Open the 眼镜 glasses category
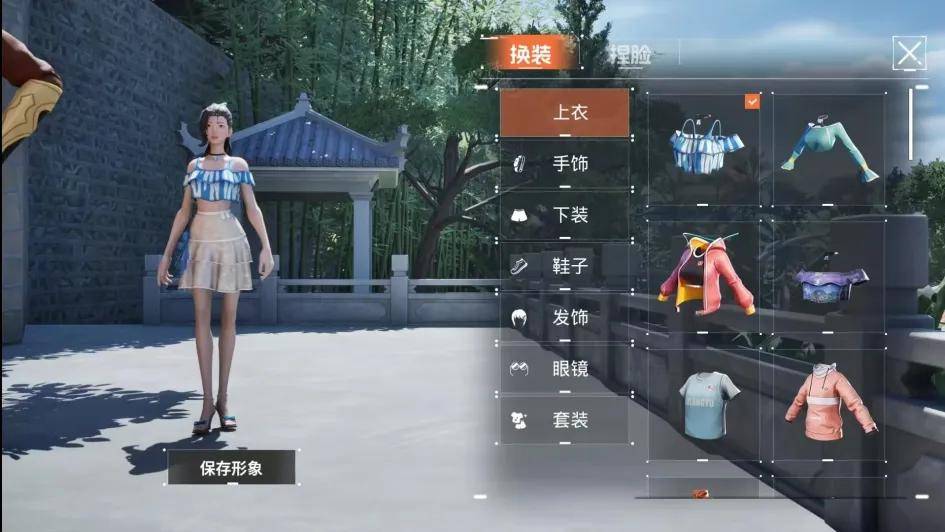Viewport: 945px width, 532px height. 565,368
